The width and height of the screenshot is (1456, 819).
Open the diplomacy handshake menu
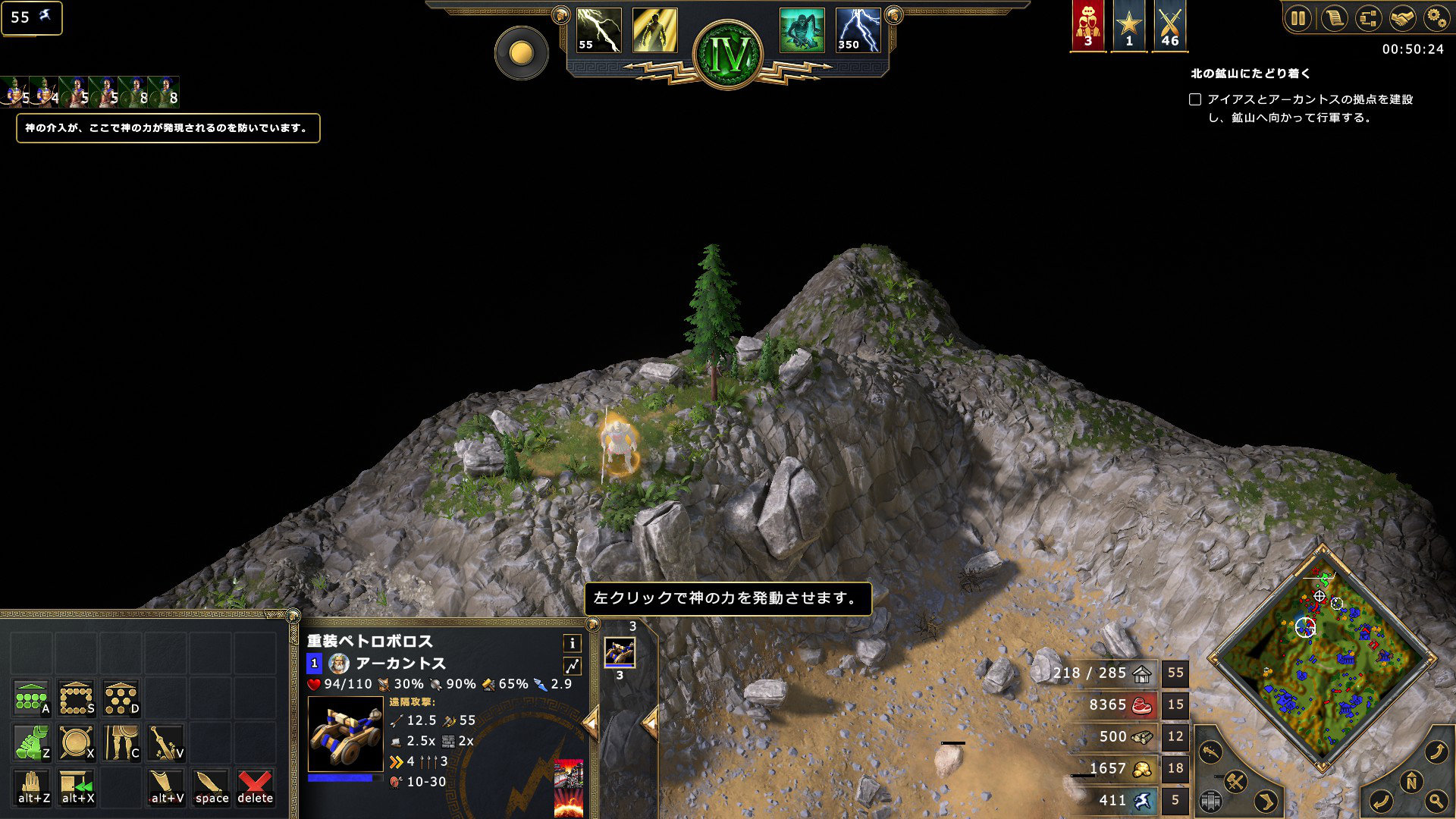click(1402, 17)
